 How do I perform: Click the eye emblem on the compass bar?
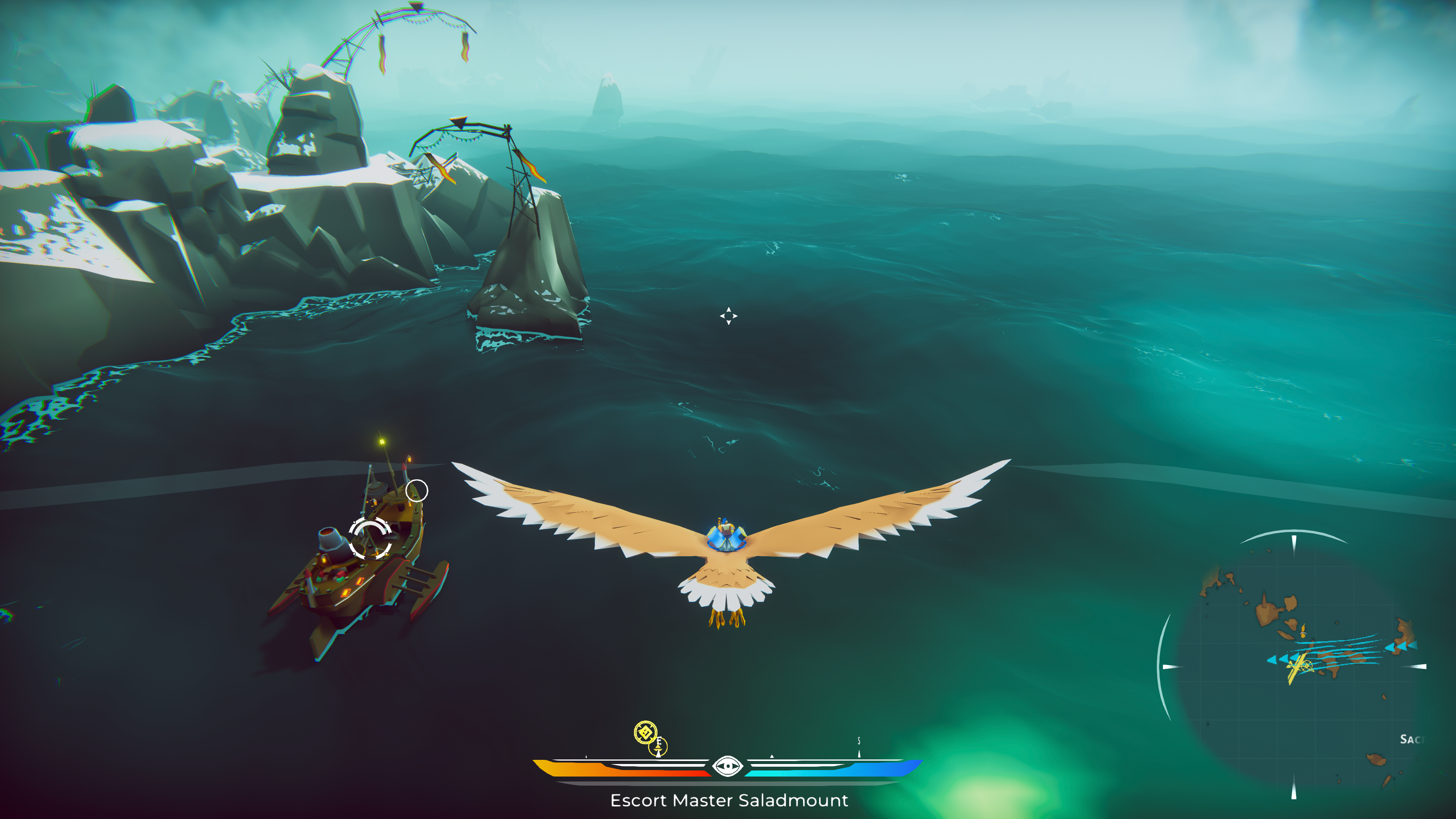tap(727, 766)
